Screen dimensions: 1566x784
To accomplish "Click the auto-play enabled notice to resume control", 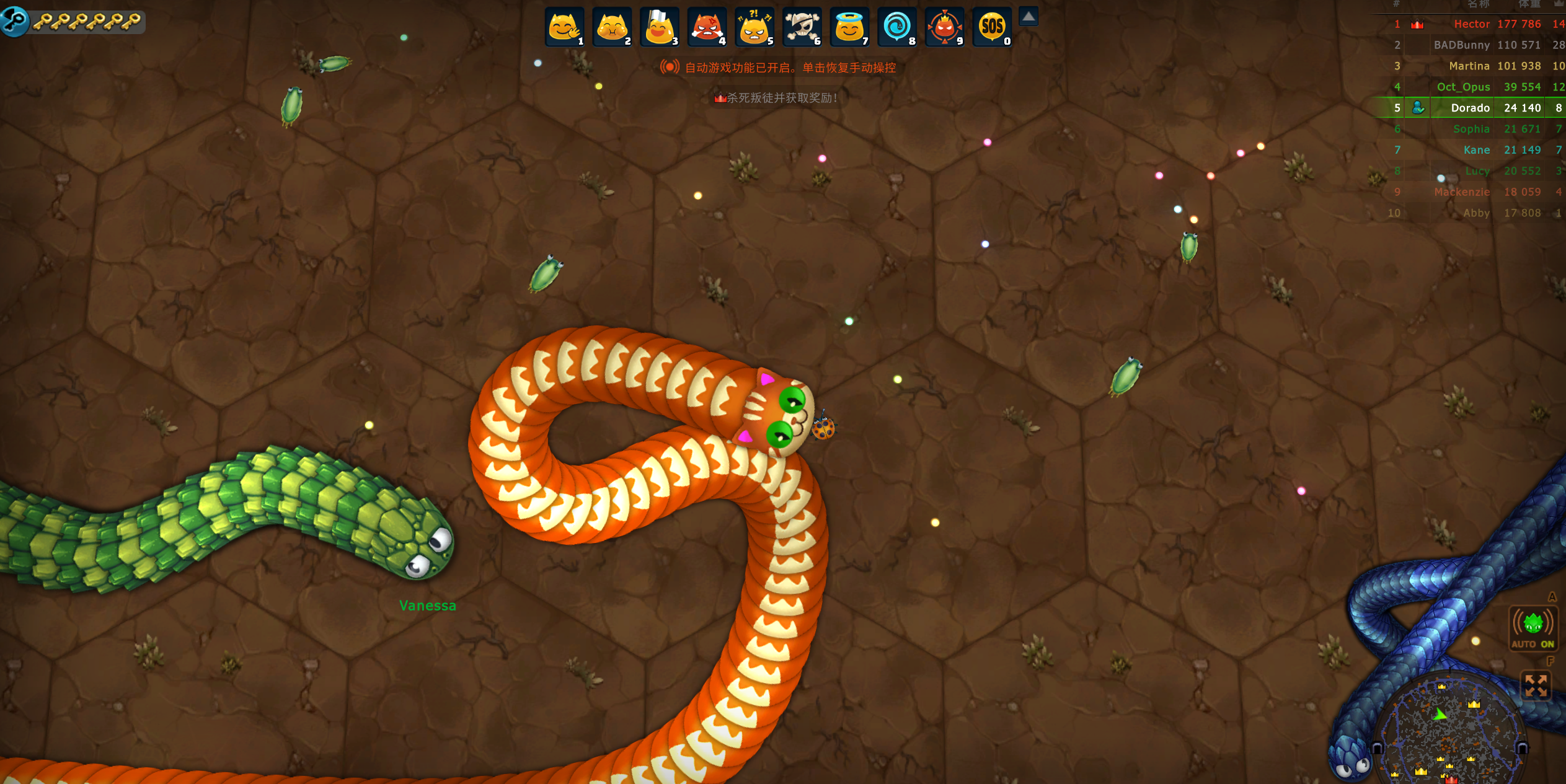I will coord(779,68).
